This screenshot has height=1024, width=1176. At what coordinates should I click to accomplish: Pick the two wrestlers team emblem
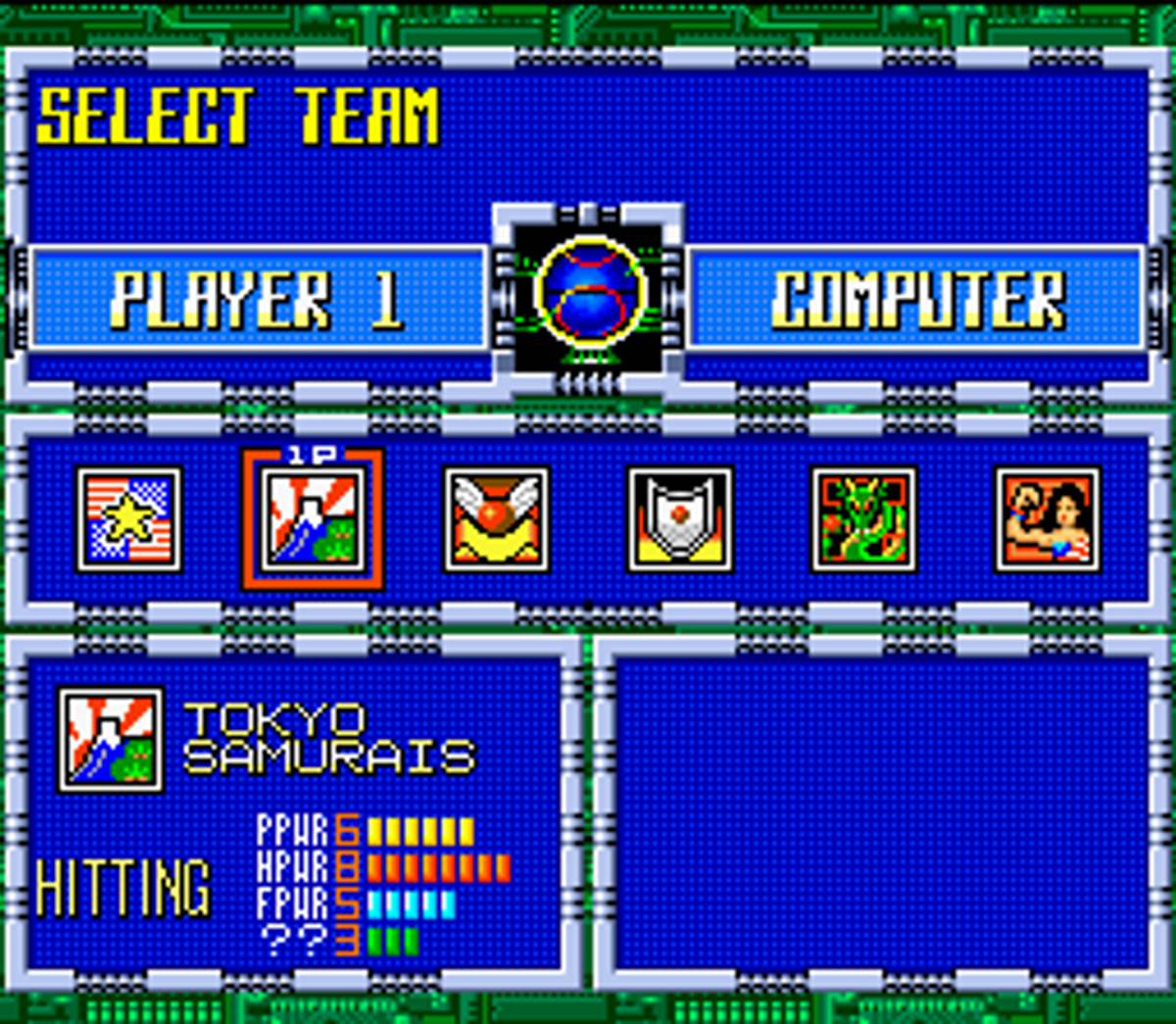tap(1047, 519)
